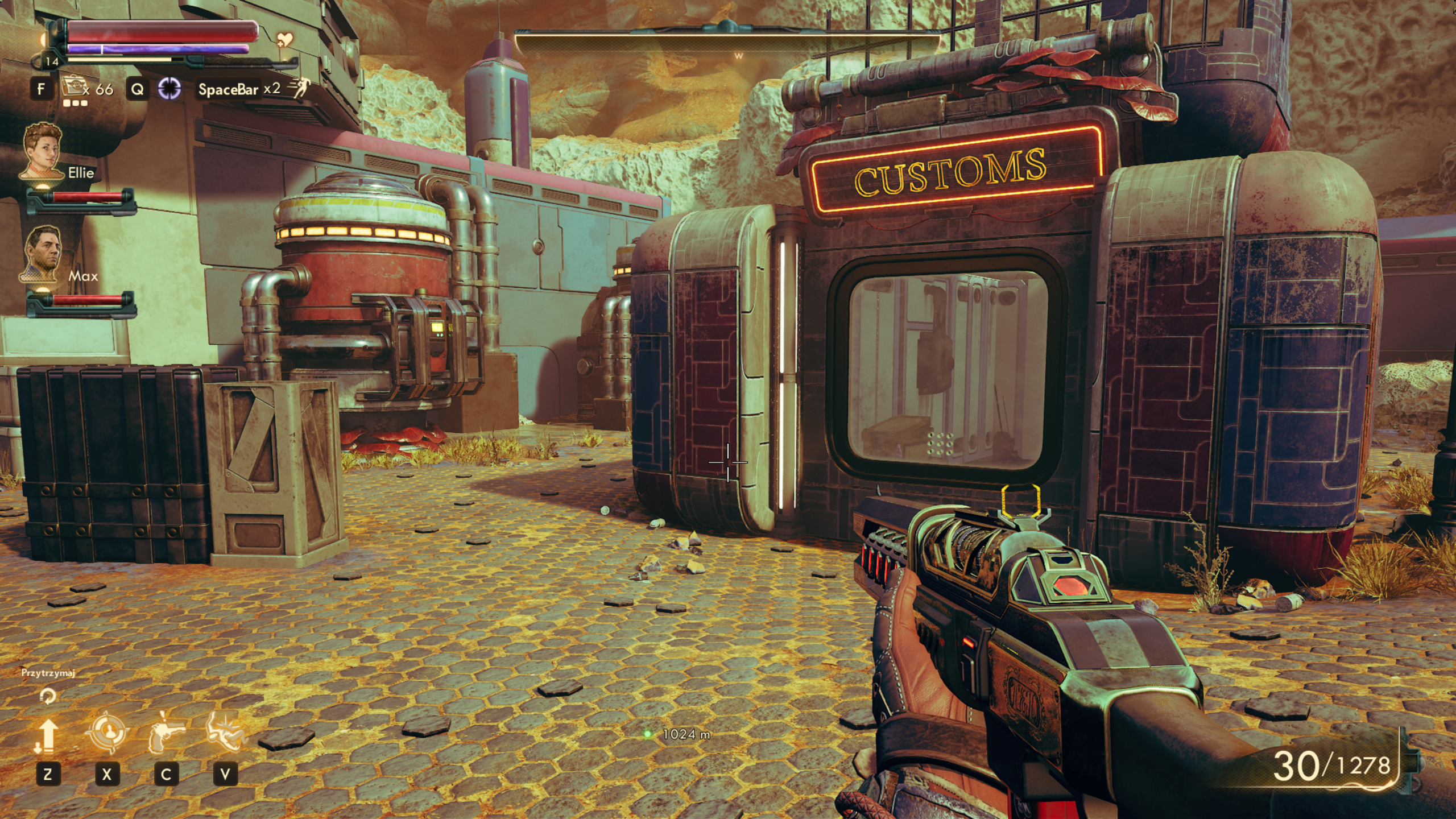Use the medical inhaler kit icon
The width and height of the screenshot is (1456, 819).
click(73, 88)
